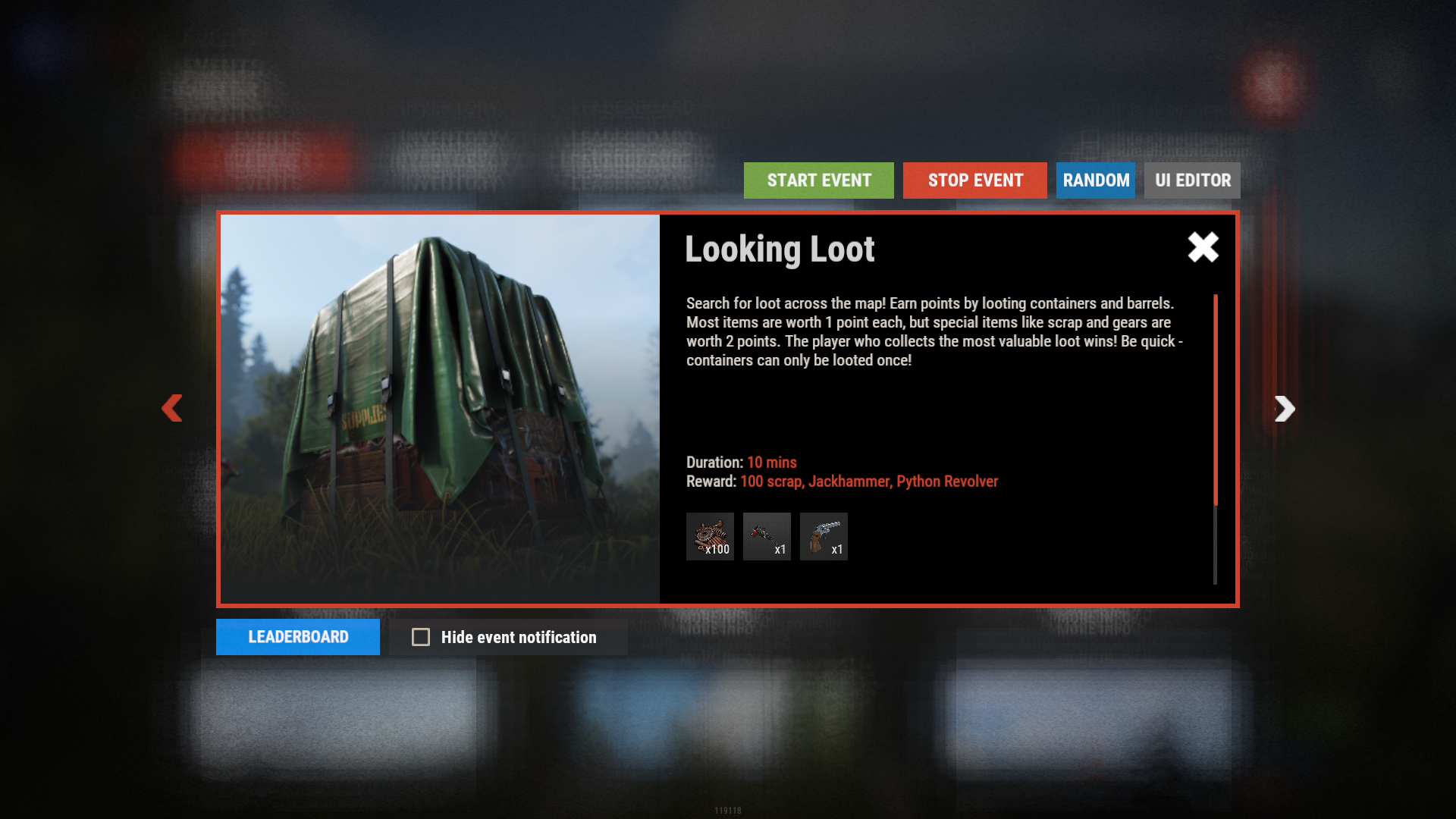
Task: Toggle Hide event notification checkbox
Action: tap(421, 637)
